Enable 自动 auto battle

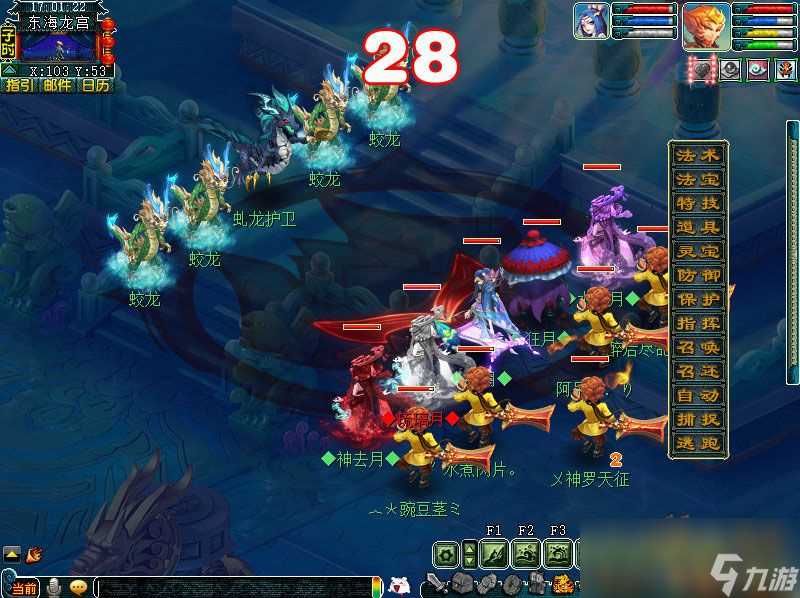[699, 396]
